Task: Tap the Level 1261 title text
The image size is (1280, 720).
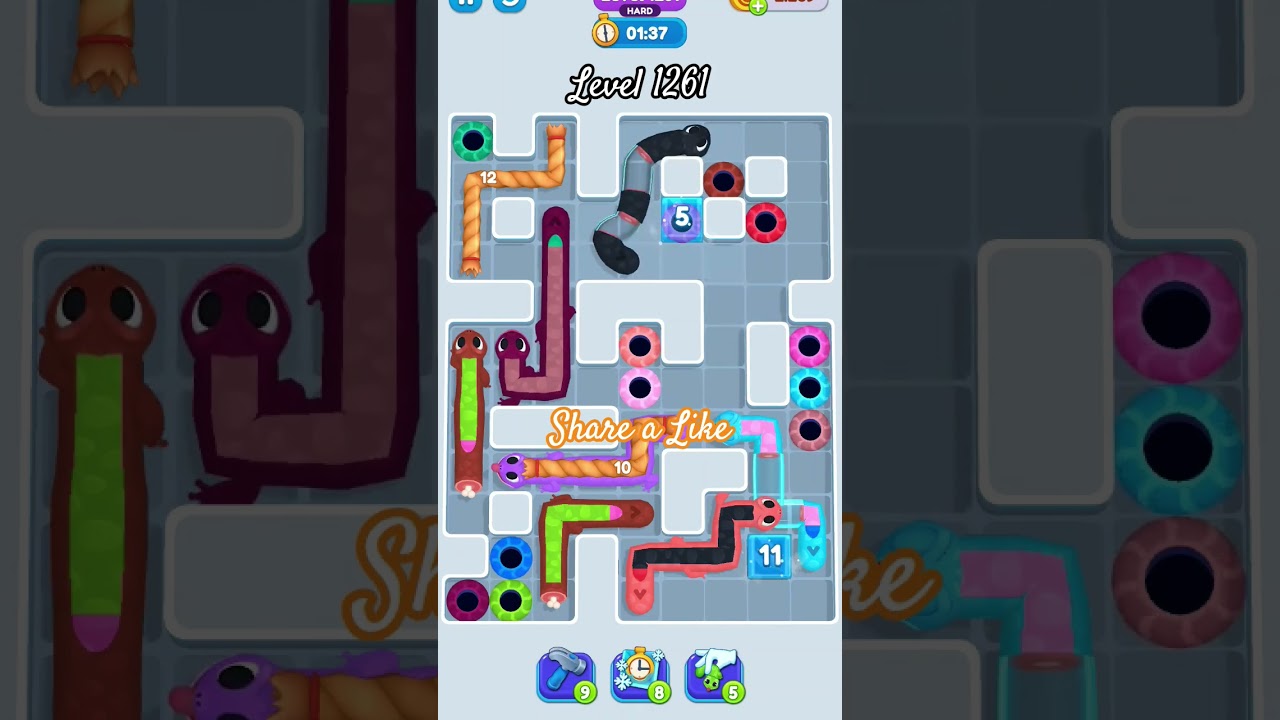Action: 638,84
